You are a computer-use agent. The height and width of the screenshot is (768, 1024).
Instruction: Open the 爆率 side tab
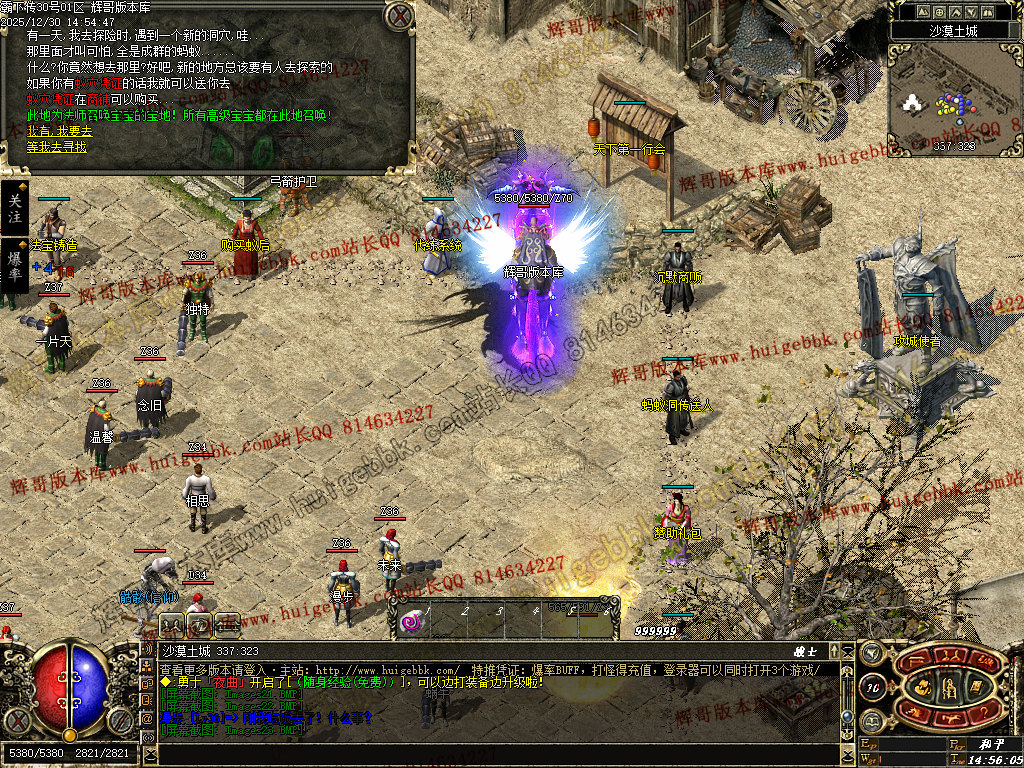click(14, 265)
